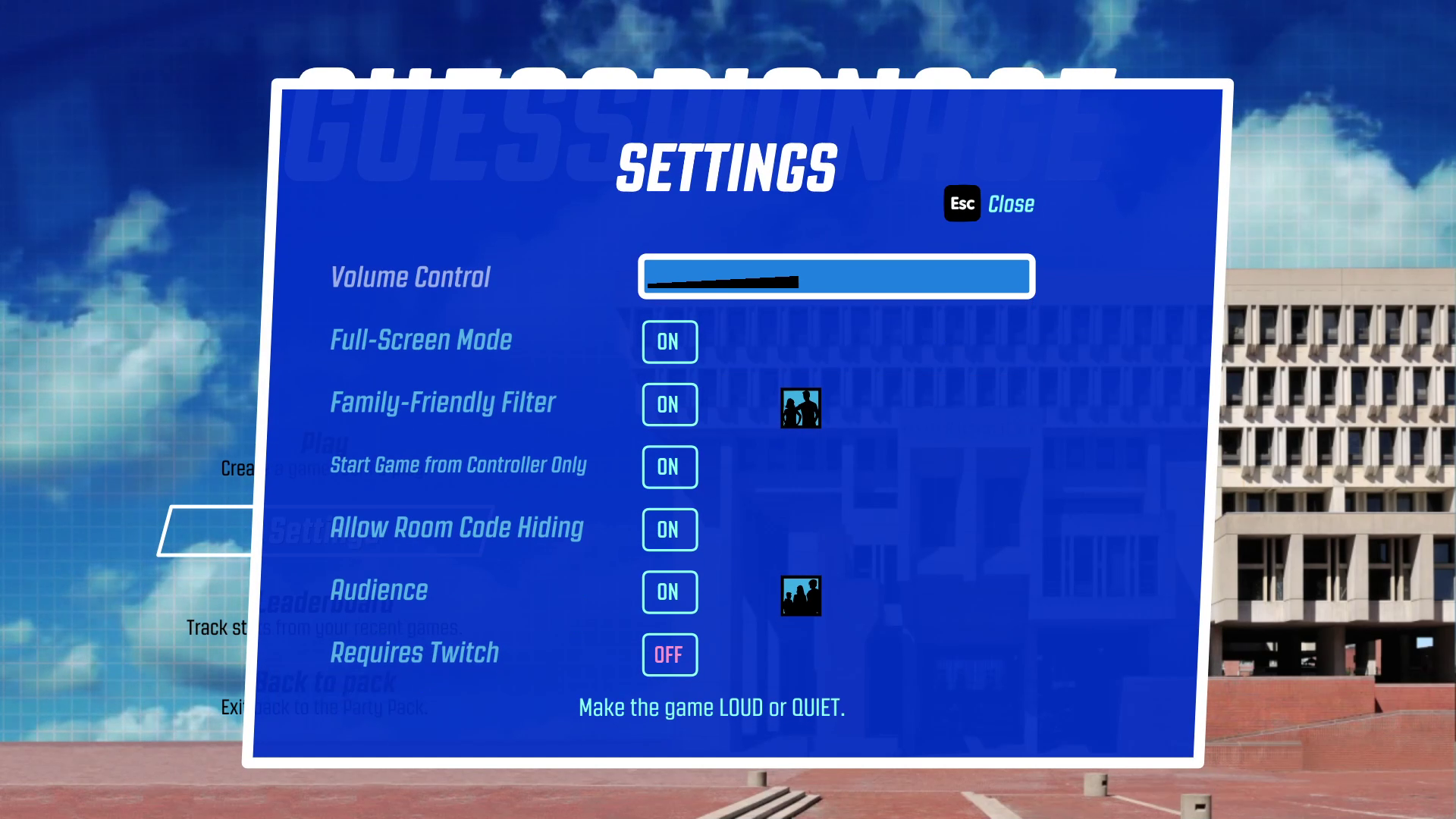Change the Allow Room Code Hiding toggle

[x=669, y=530]
